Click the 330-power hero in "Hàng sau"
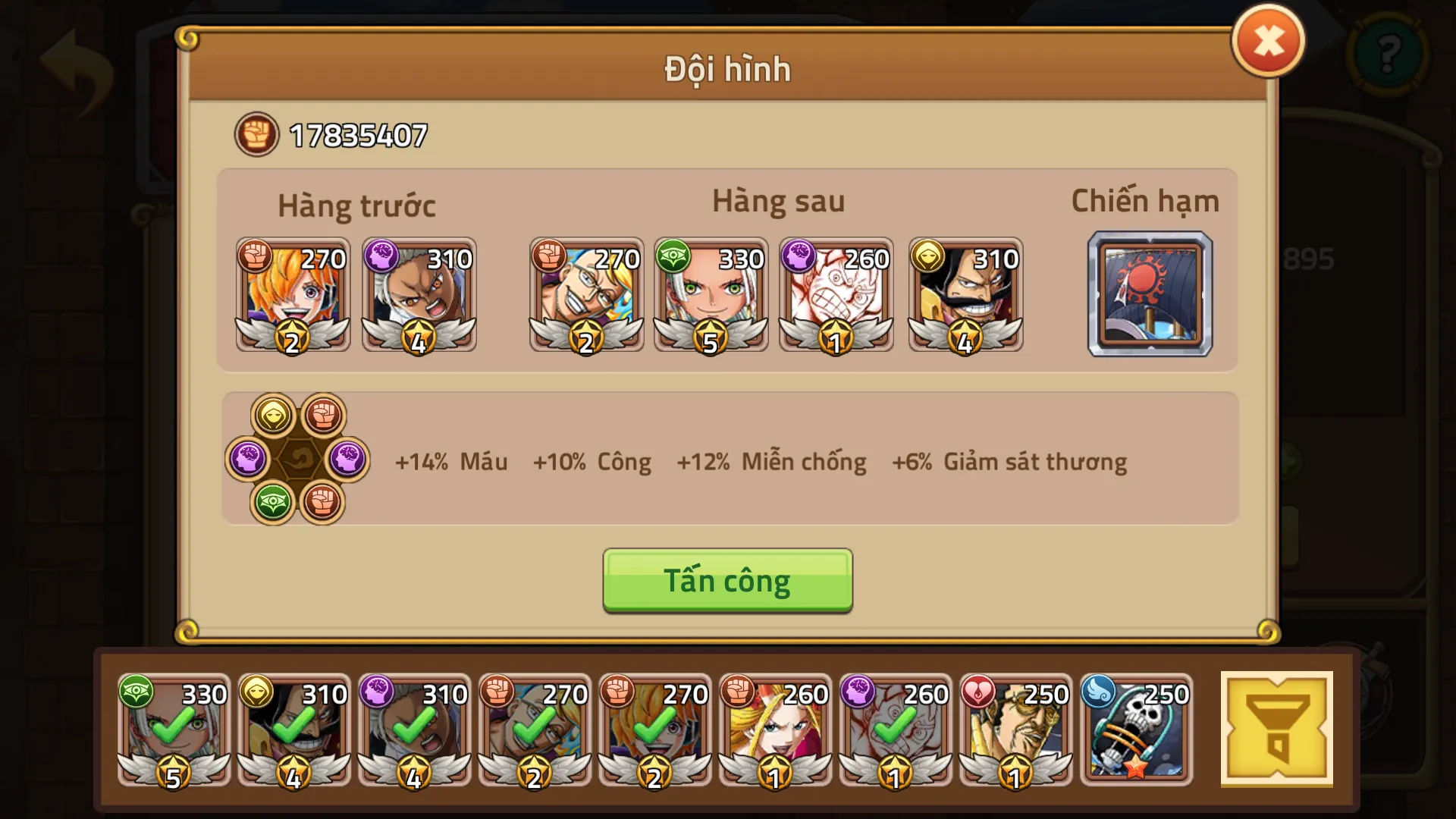Screen dimensions: 1456x819 (711, 296)
